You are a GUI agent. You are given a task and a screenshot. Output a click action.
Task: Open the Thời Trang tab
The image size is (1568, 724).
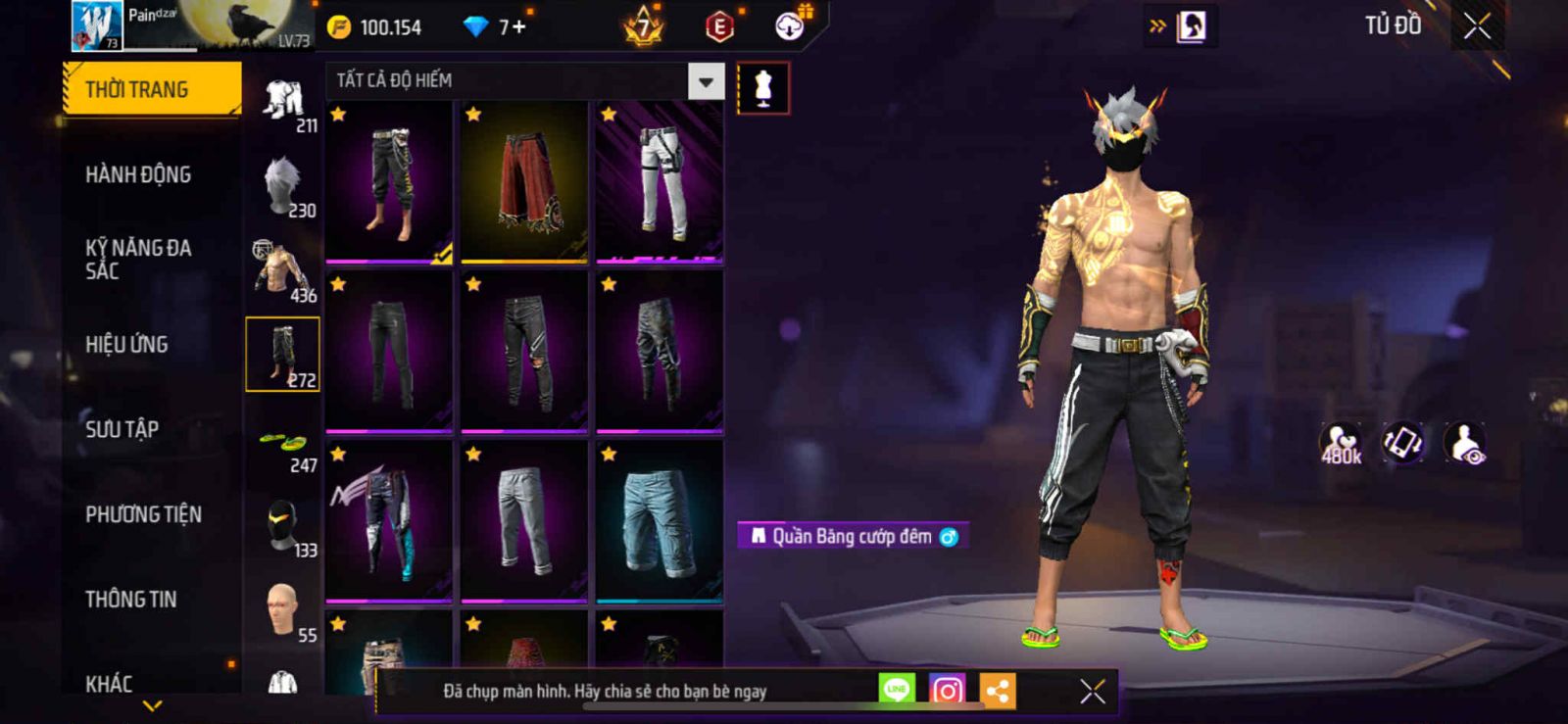pyautogui.click(x=151, y=90)
